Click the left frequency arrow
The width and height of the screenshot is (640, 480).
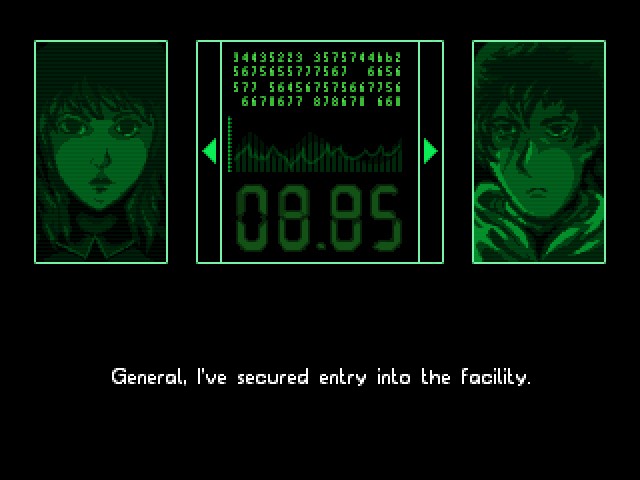(x=209, y=151)
